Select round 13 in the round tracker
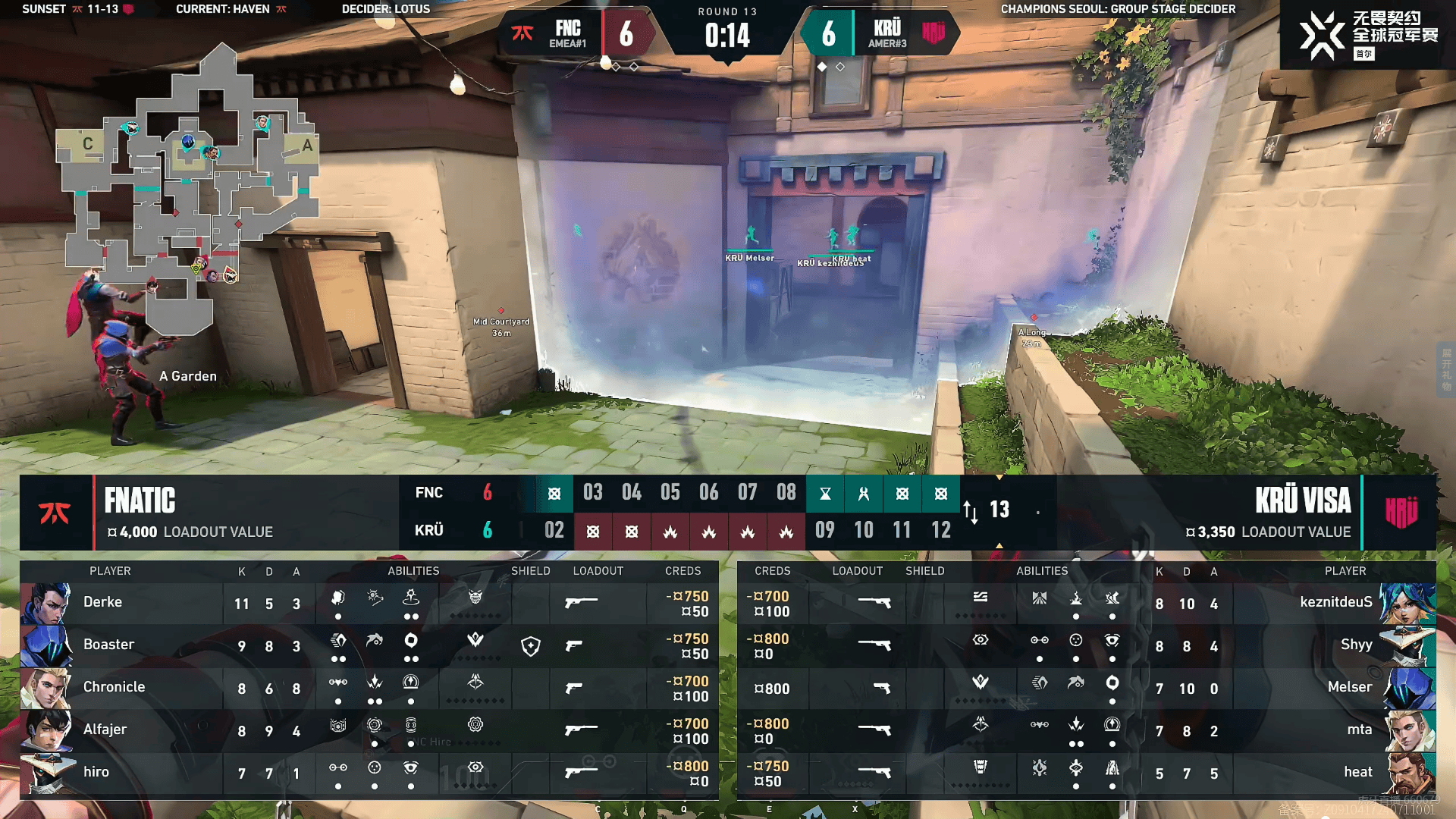 (x=999, y=510)
